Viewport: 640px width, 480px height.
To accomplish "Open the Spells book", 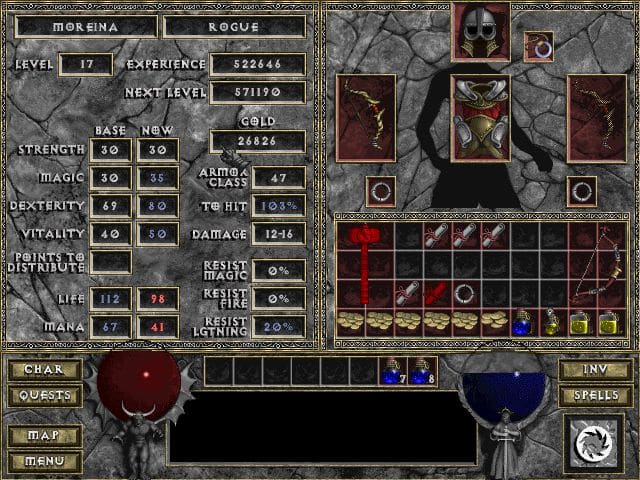I will coord(594,396).
